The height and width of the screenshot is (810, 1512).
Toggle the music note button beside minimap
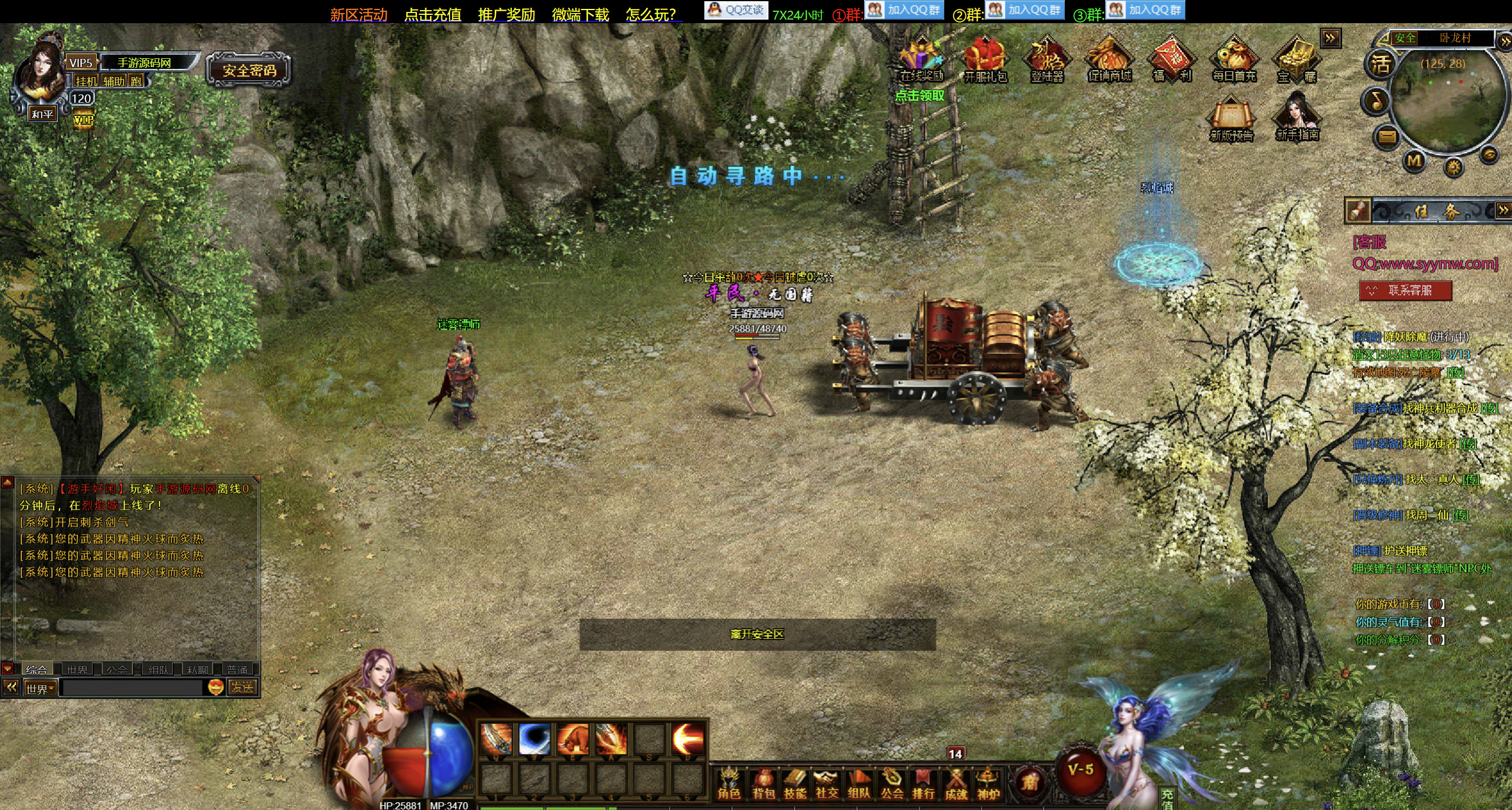[x=1376, y=101]
